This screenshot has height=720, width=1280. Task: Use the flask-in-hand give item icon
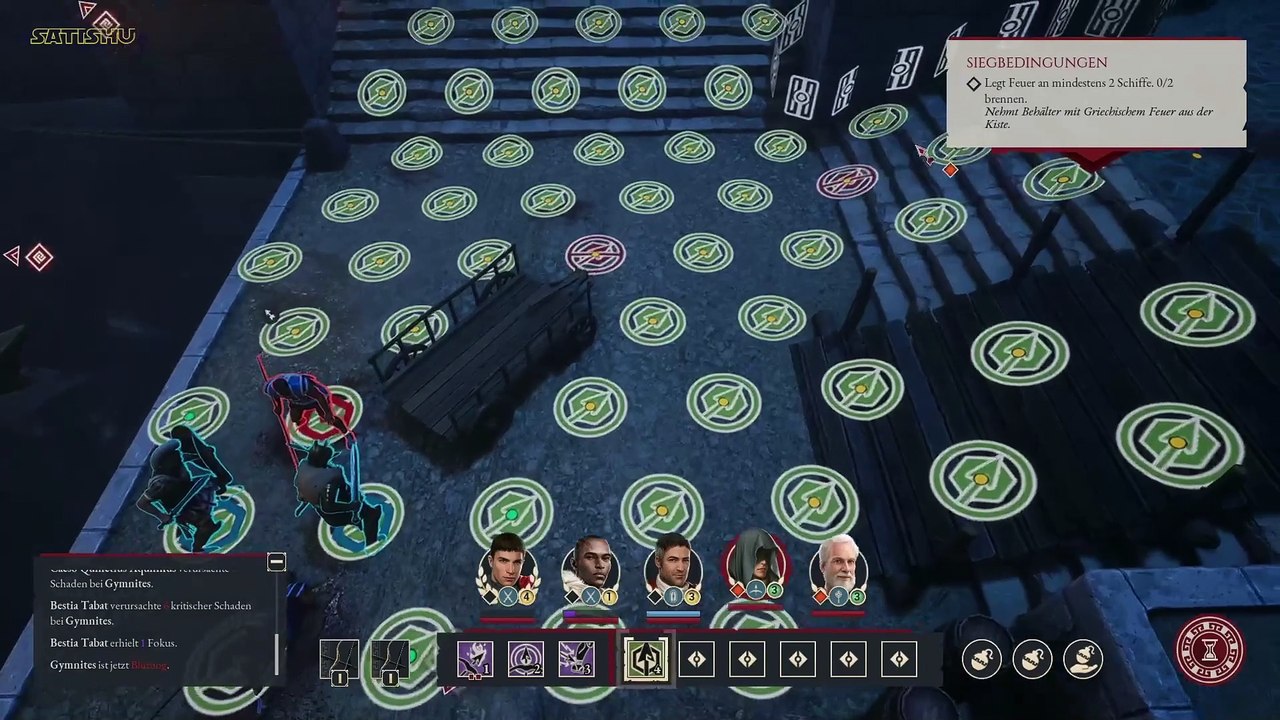click(x=1083, y=658)
